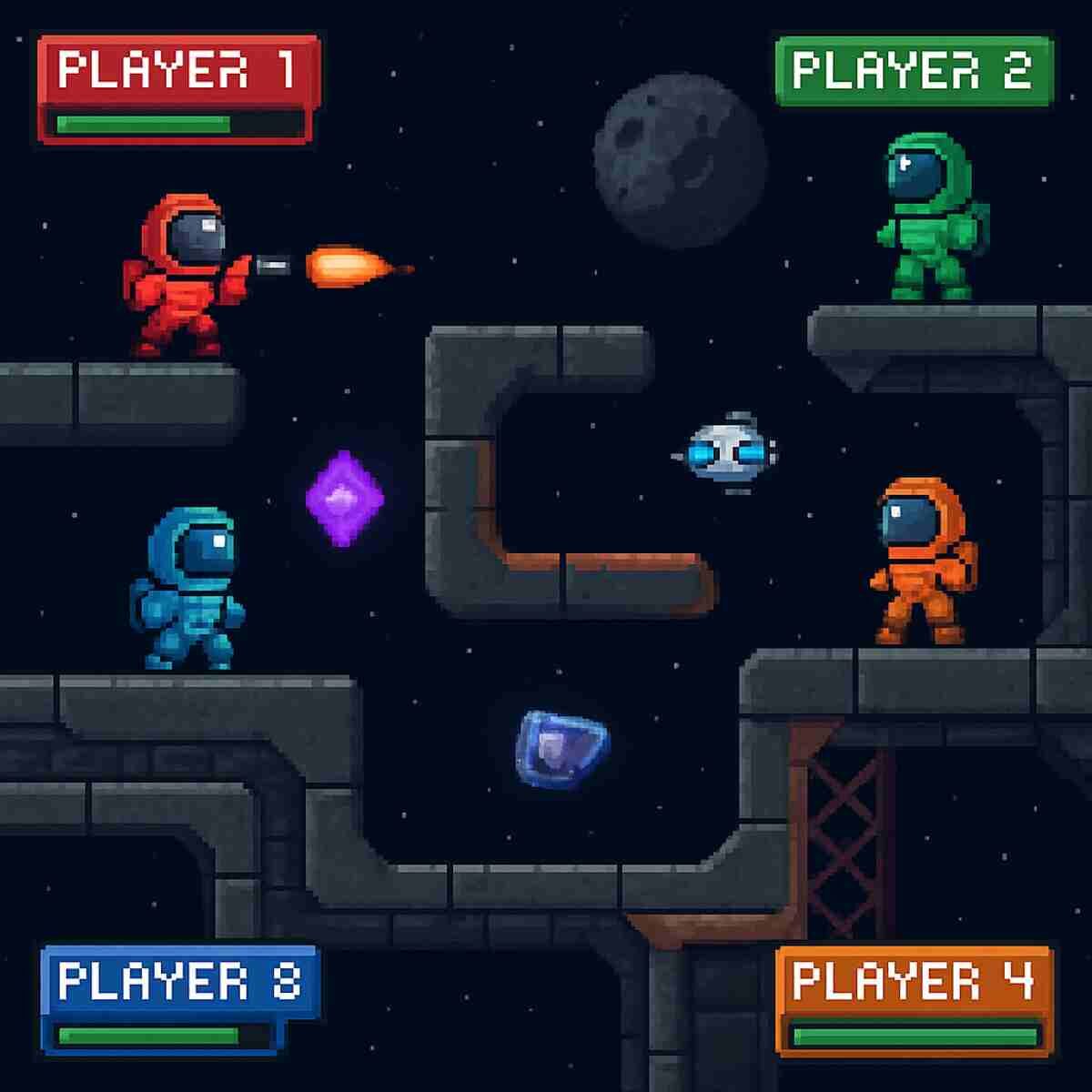
Task: Choose the blue Player 8 nameplate
Action: [x=178, y=982]
